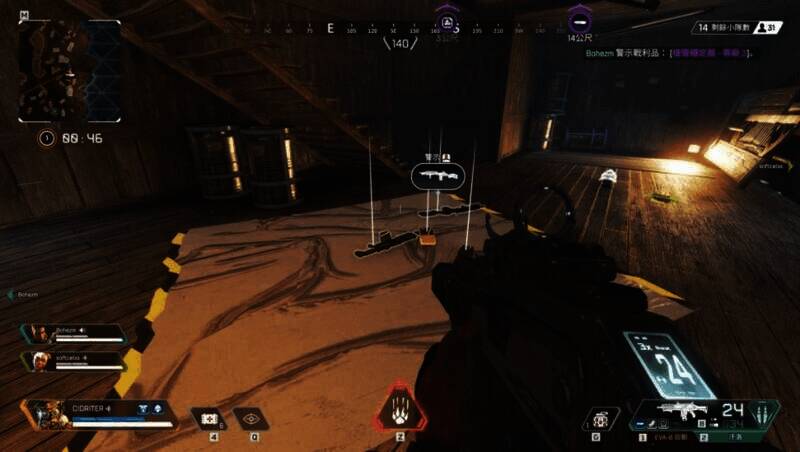Click the minimap
The height and width of the screenshot is (452, 800).
click(70, 70)
